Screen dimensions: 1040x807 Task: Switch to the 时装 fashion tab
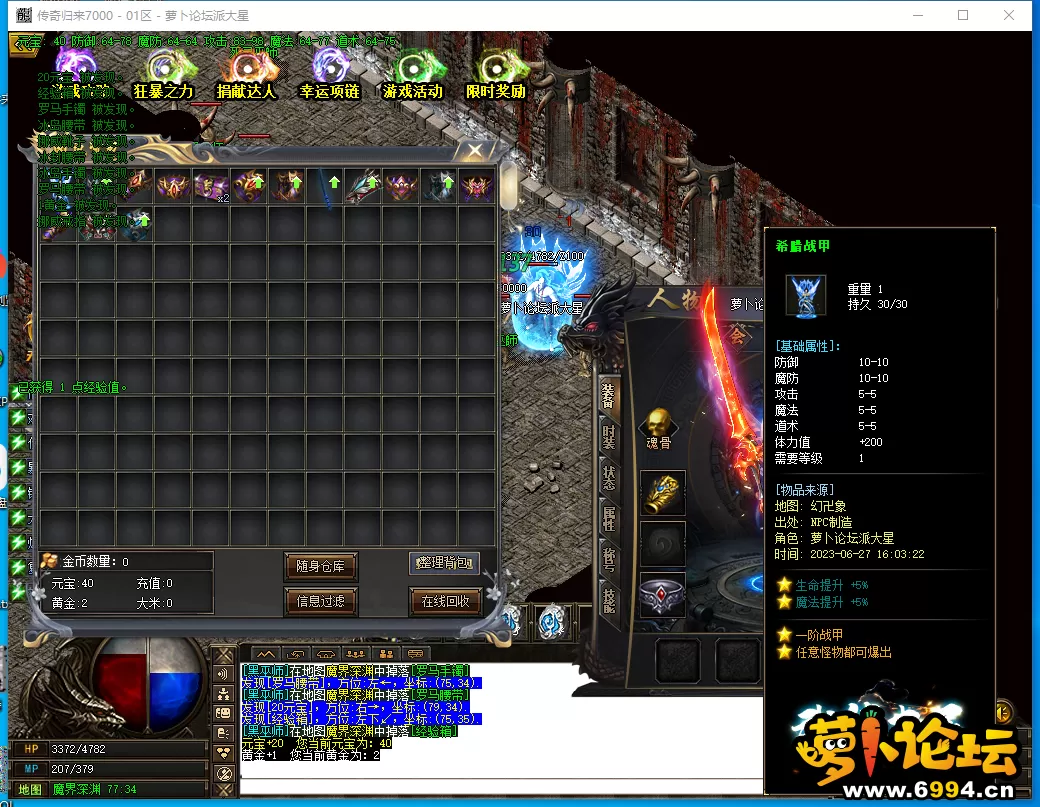(x=608, y=437)
